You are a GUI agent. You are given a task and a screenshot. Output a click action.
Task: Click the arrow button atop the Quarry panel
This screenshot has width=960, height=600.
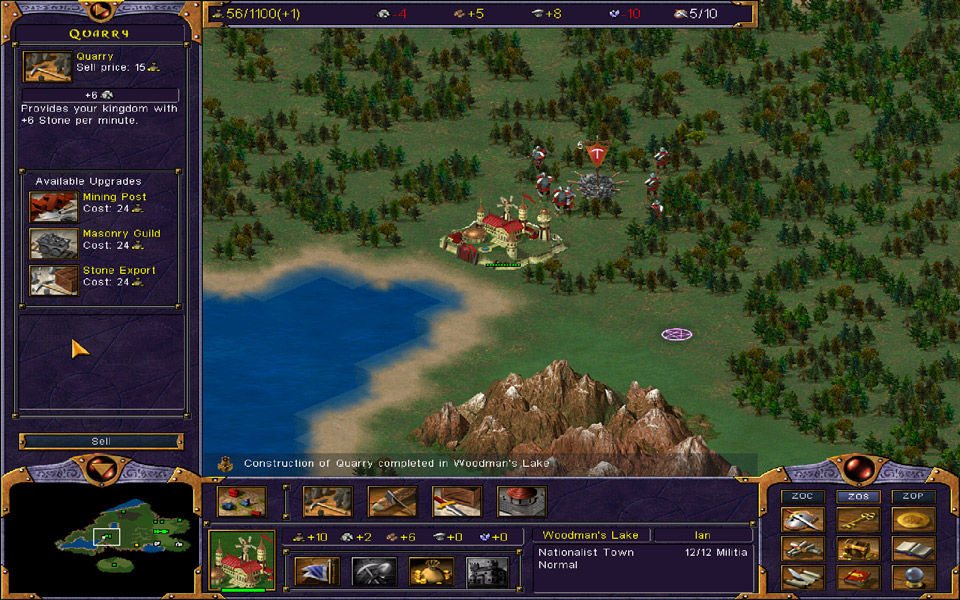(100, 12)
